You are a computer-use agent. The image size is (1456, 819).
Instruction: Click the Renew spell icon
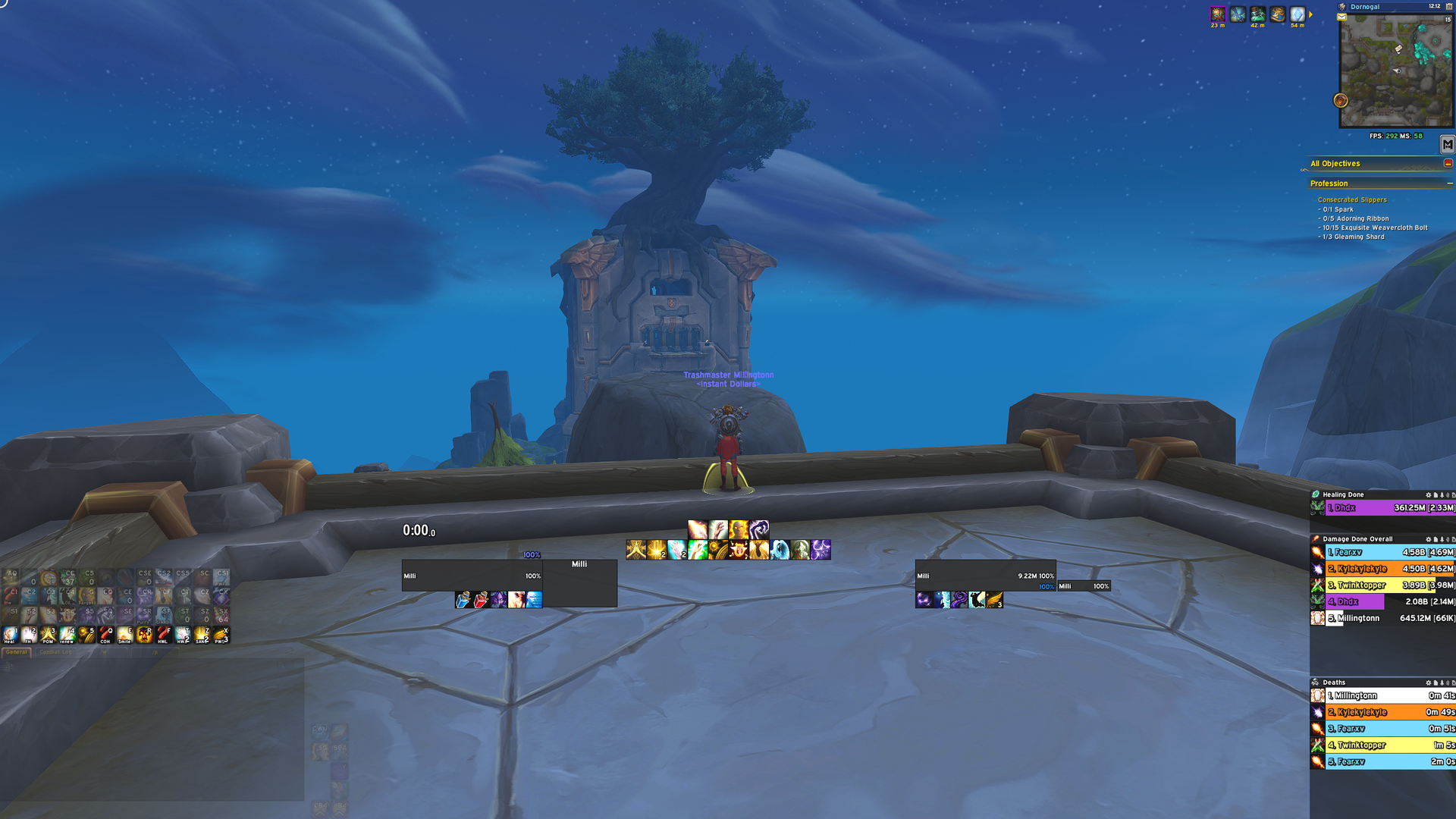pyautogui.click(x=67, y=635)
